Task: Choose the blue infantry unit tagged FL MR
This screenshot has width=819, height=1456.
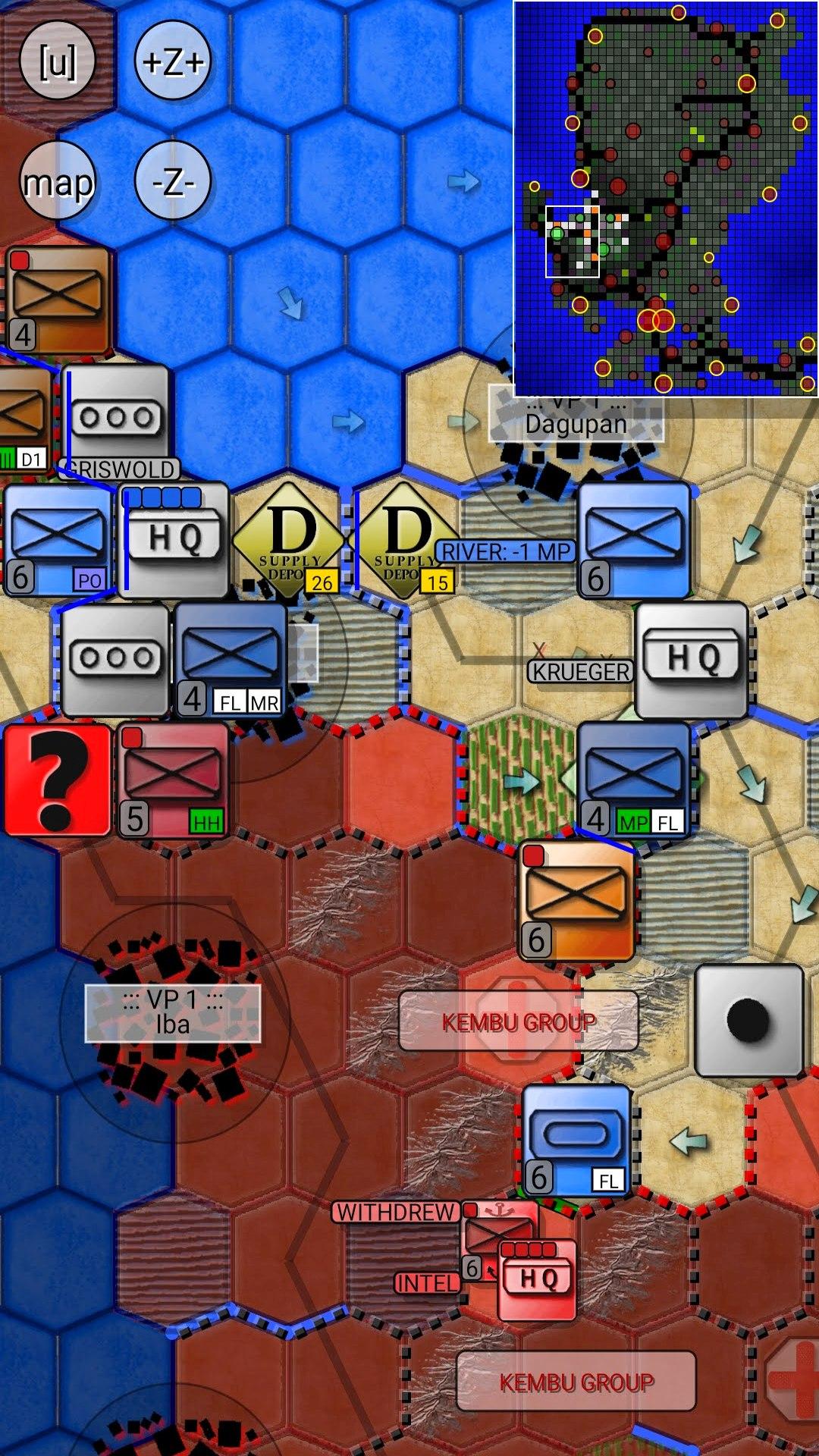Action: (231, 660)
